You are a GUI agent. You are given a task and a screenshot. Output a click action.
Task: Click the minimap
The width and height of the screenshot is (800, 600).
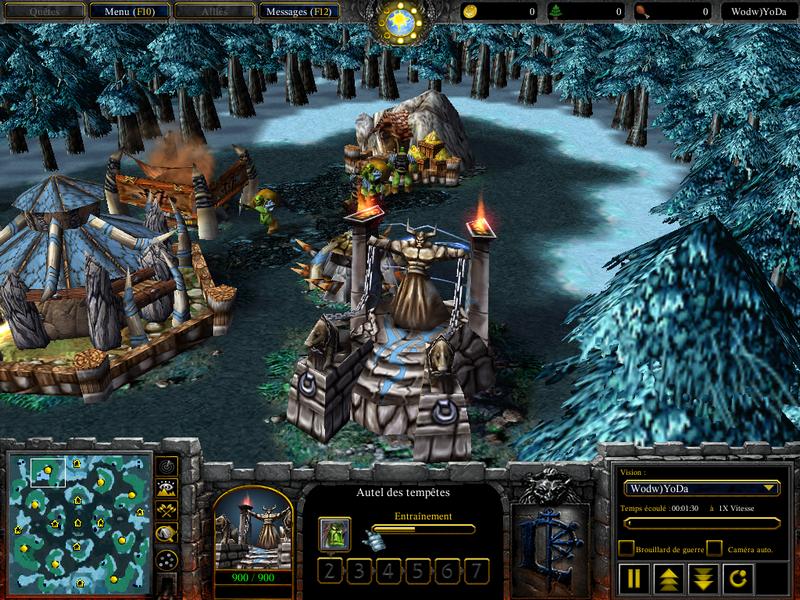click(x=79, y=522)
